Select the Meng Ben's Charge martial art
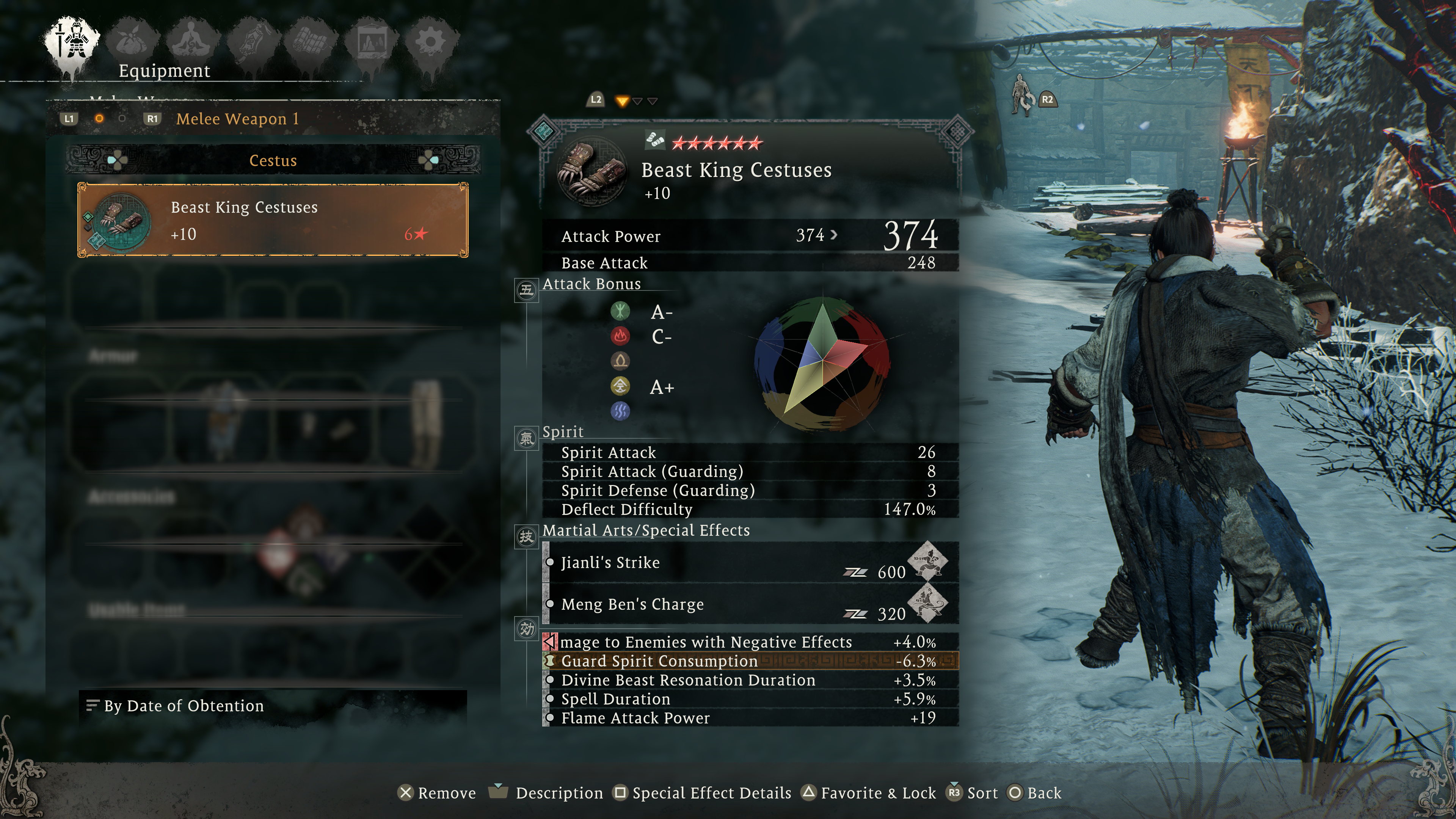This screenshot has width=1456, height=819. (x=632, y=605)
